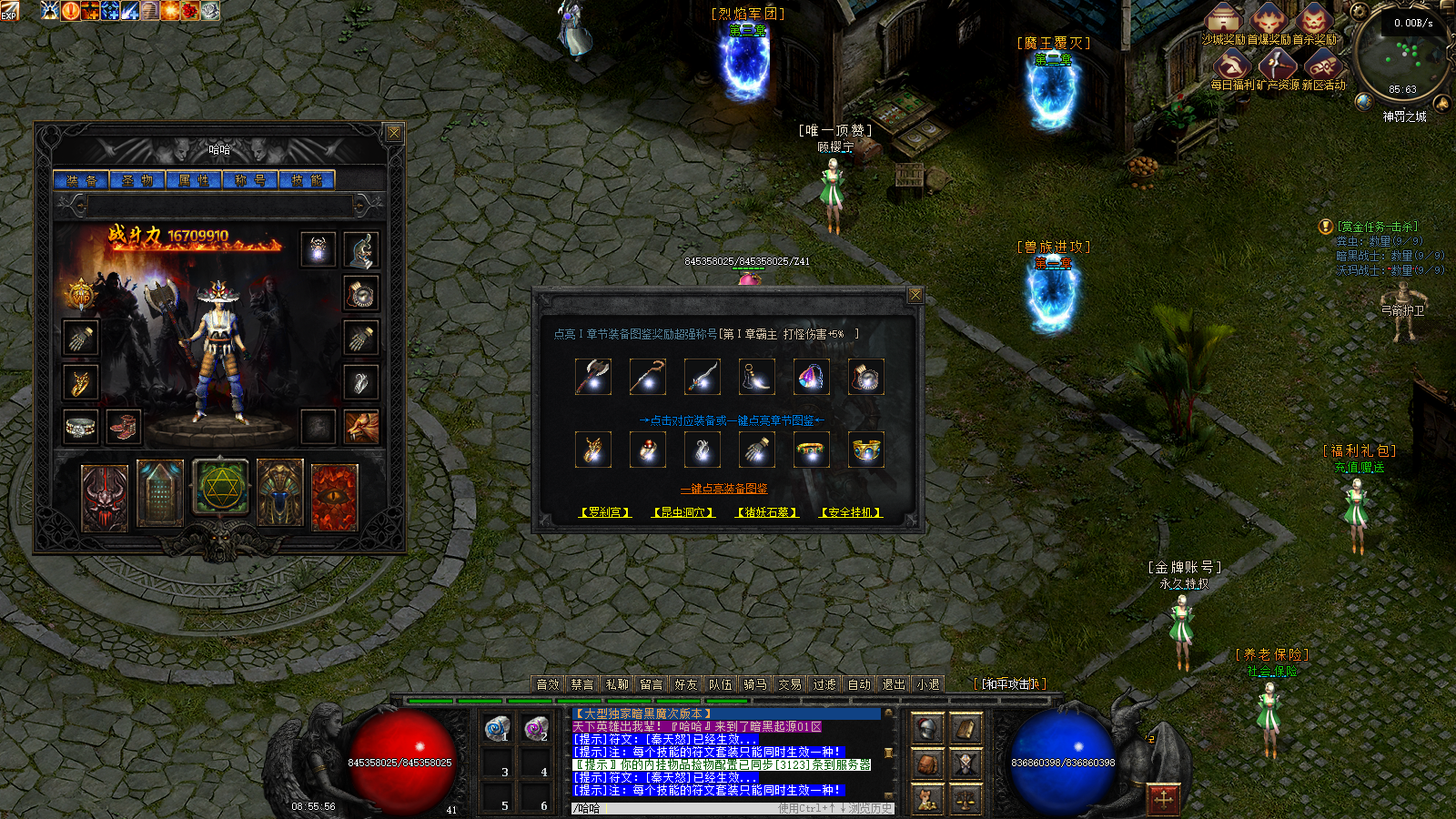Click the red demon skull card
The width and height of the screenshot is (1456, 819).
coord(105,497)
